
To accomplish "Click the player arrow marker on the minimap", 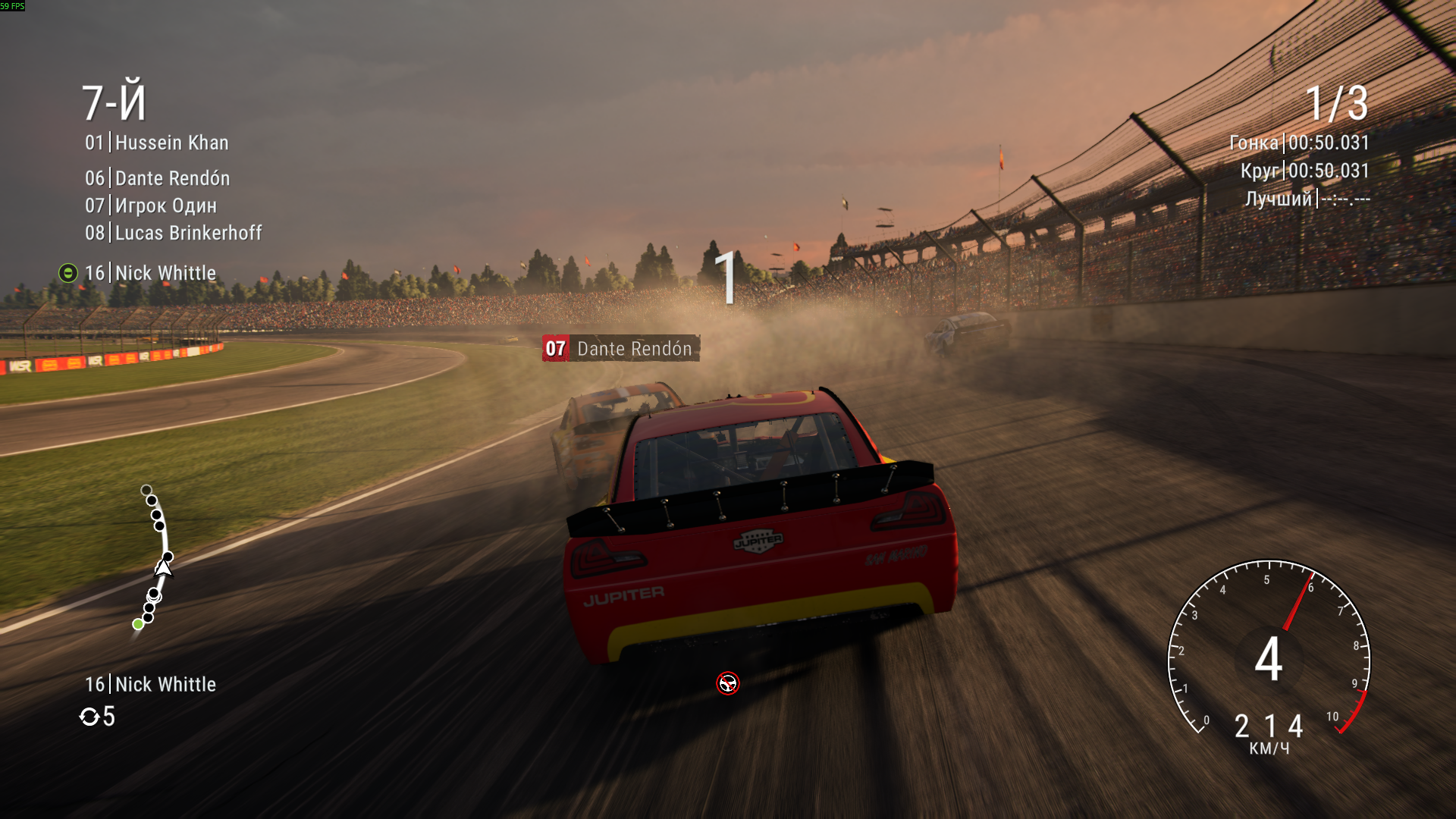I will (163, 568).
